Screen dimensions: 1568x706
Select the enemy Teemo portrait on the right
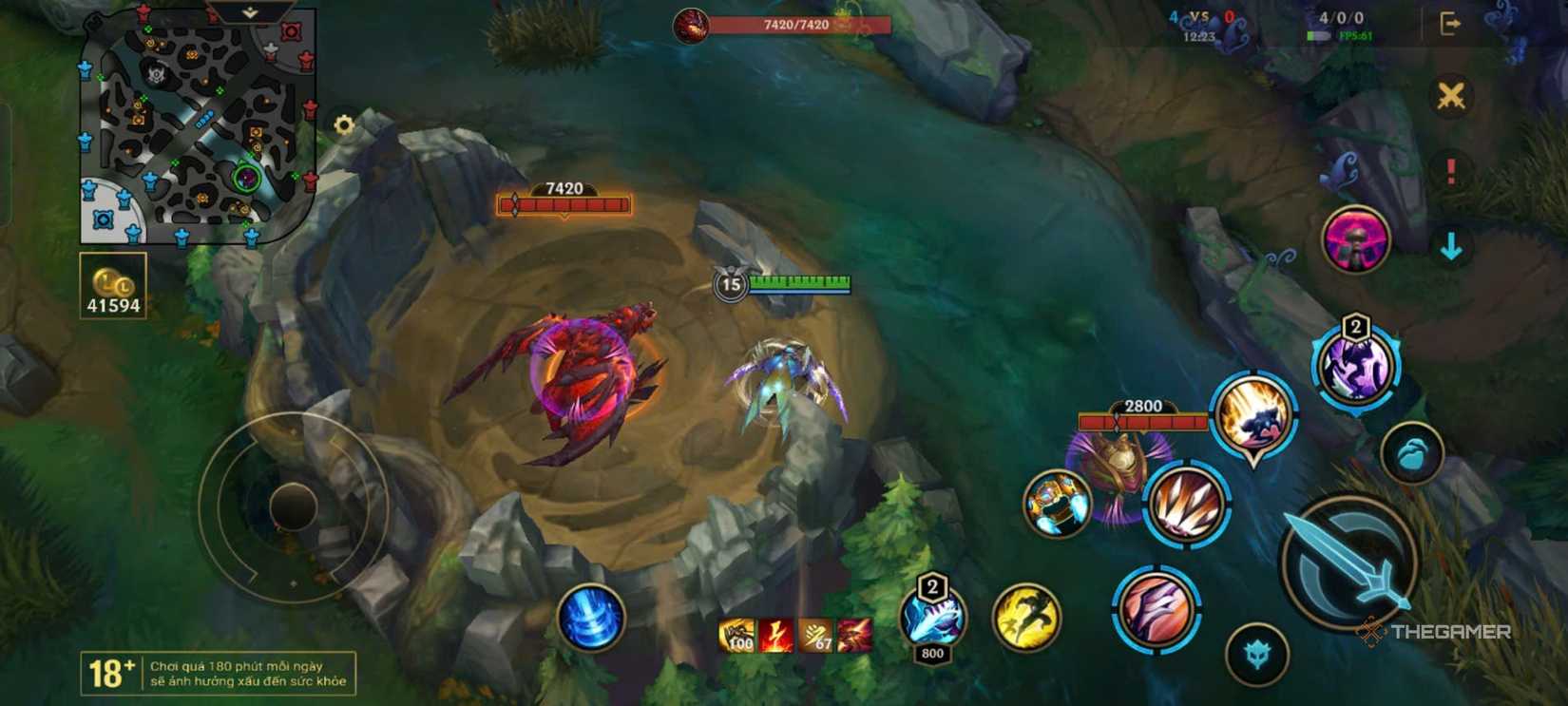(1353, 241)
